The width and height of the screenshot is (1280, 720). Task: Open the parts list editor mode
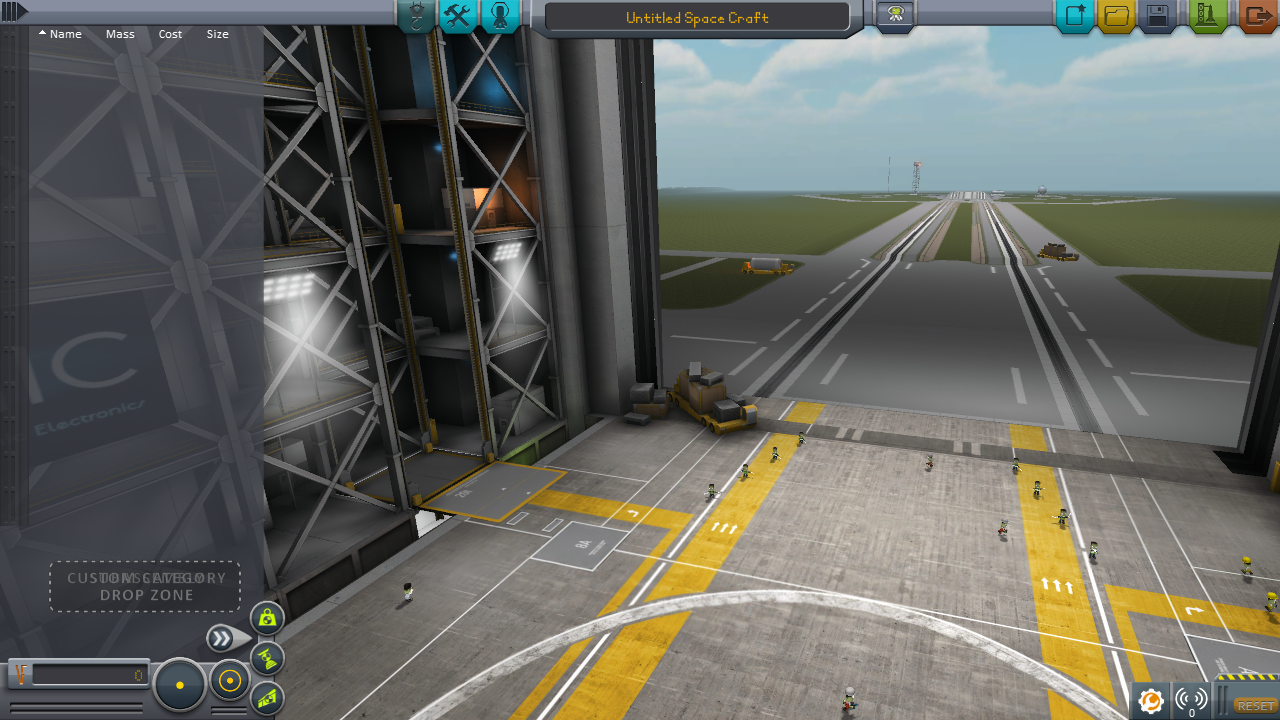[x=416, y=16]
